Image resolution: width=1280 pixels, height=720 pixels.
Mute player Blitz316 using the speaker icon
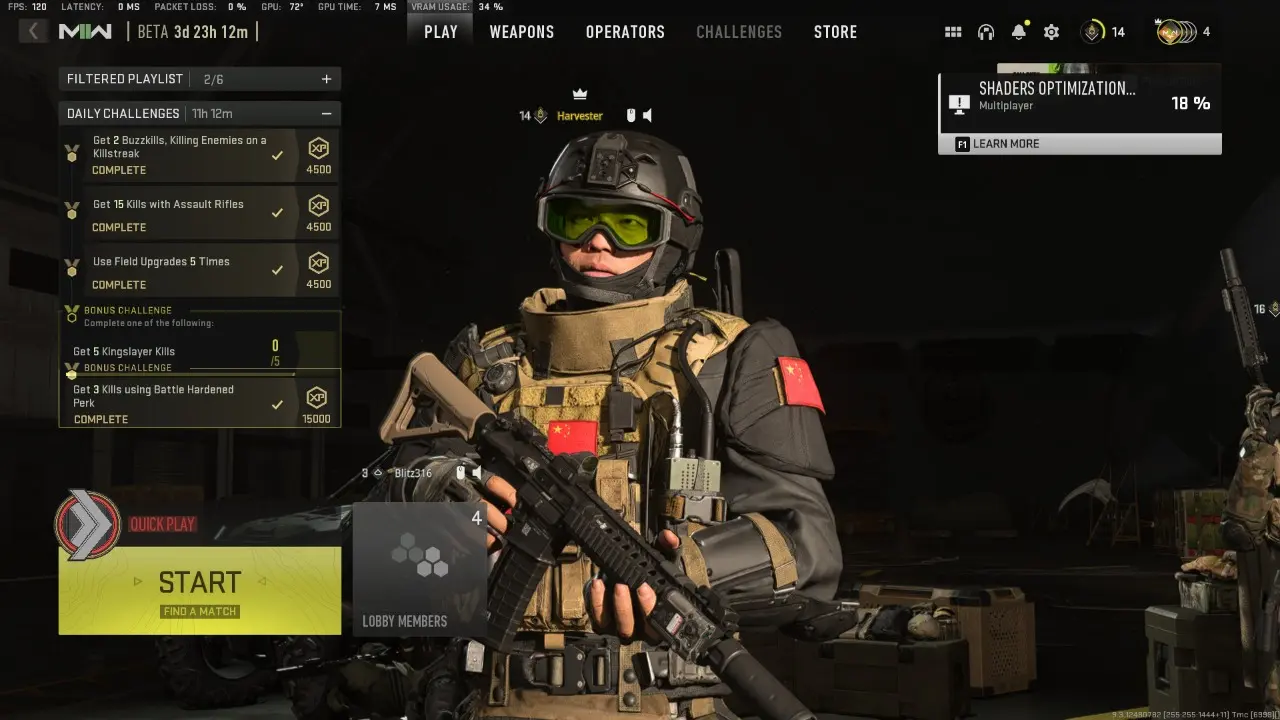(475, 471)
